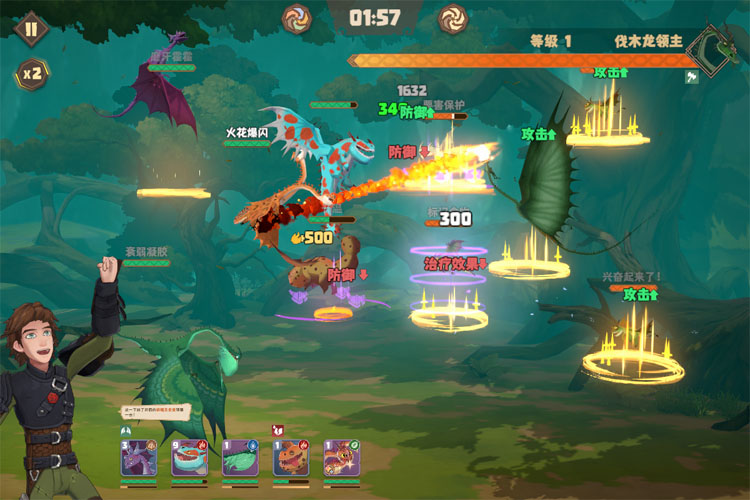Image resolution: width=750 pixels, height=500 pixels.
Task: Toggle the x2 battle speed
Action: coord(30,73)
